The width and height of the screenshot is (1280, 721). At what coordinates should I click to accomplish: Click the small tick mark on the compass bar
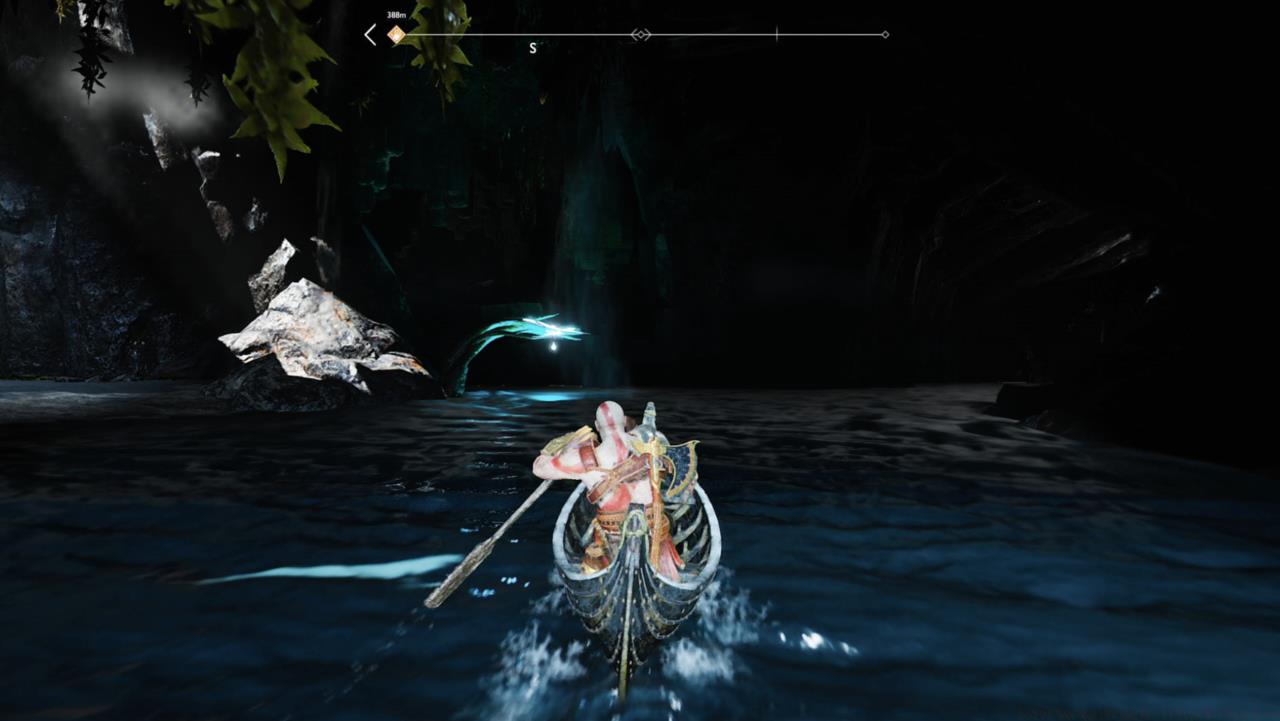[777, 33]
